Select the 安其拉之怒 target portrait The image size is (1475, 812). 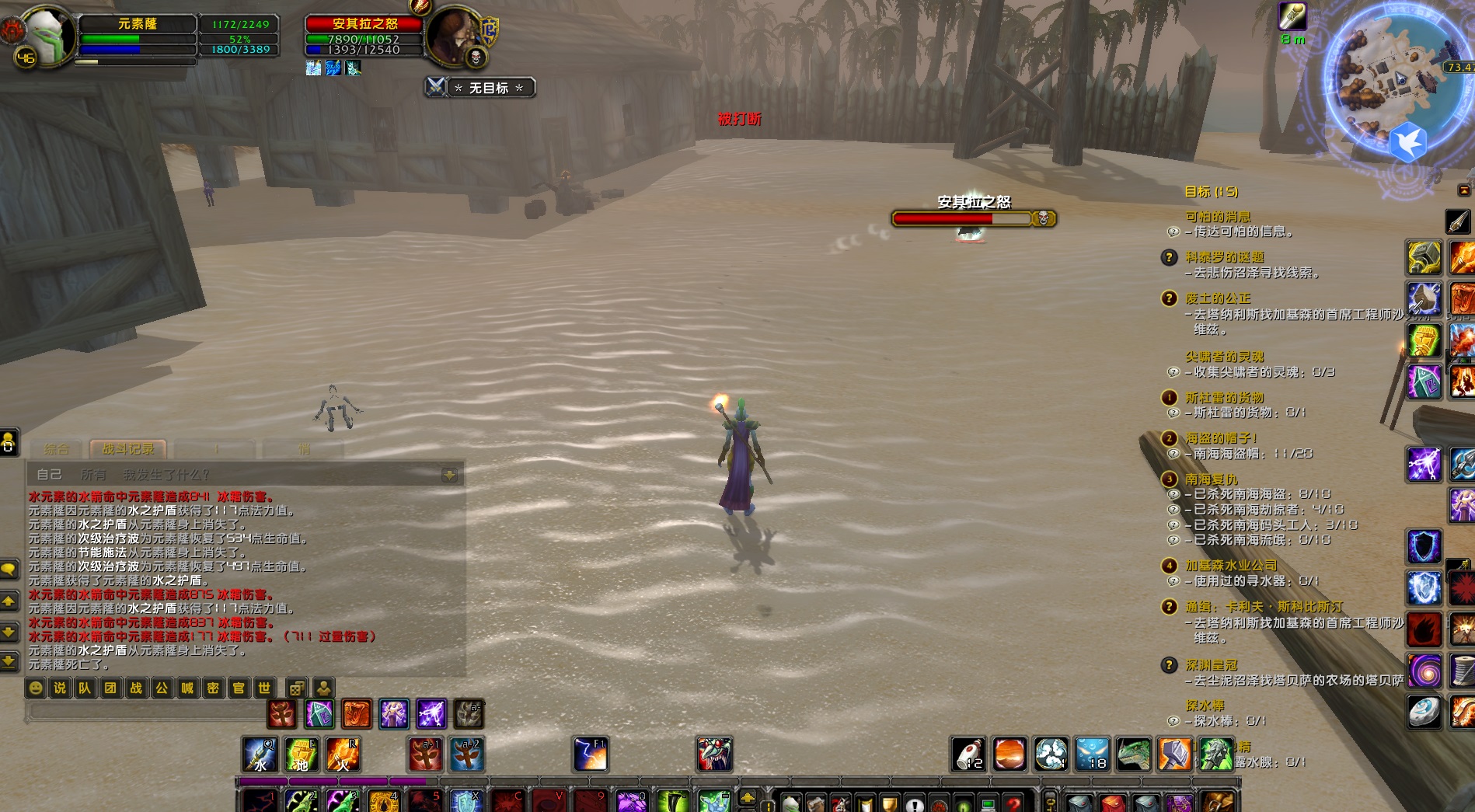tap(455, 35)
